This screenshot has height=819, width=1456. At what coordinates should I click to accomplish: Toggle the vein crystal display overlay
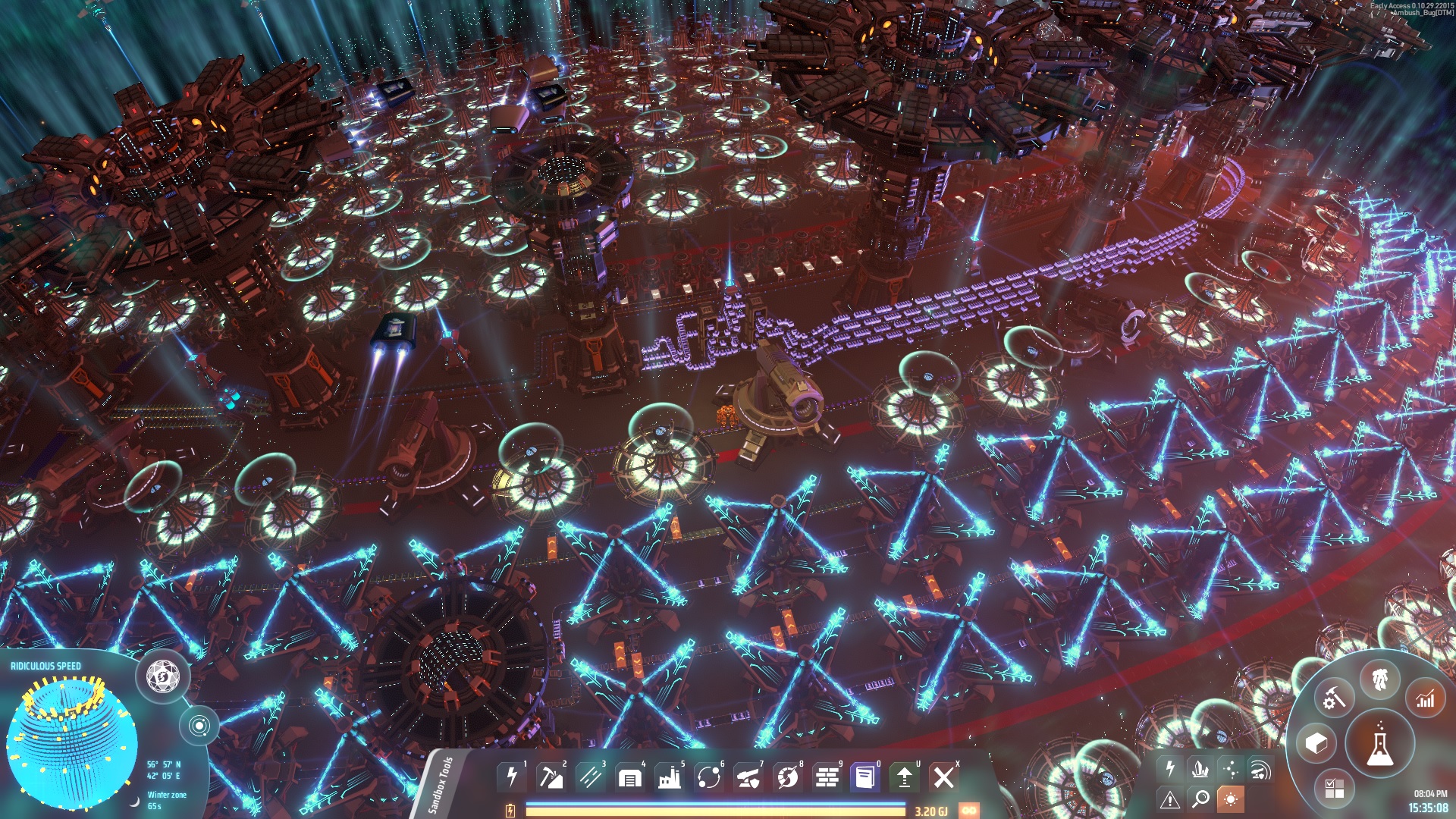[1200, 769]
